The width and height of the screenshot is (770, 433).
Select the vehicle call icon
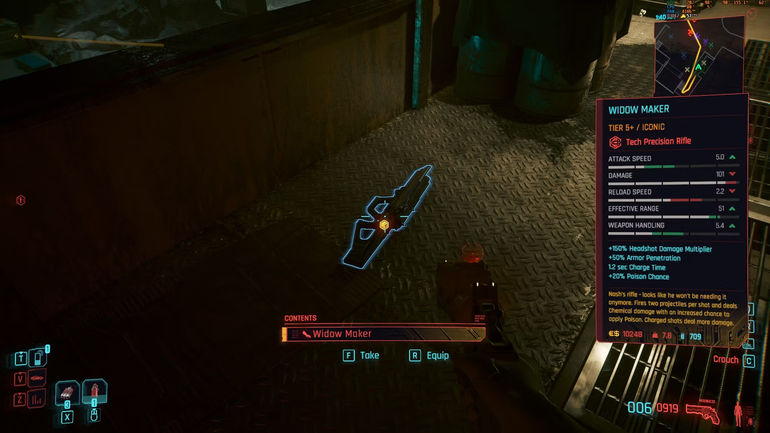pyautogui.click(x=38, y=379)
